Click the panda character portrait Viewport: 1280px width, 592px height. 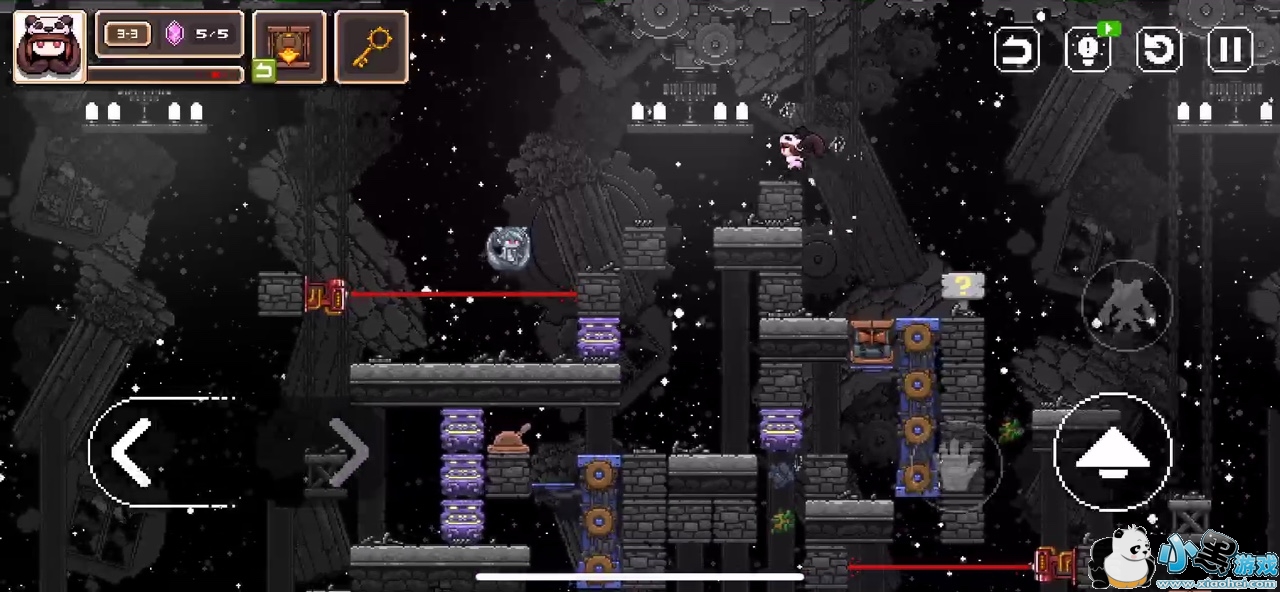point(49,46)
